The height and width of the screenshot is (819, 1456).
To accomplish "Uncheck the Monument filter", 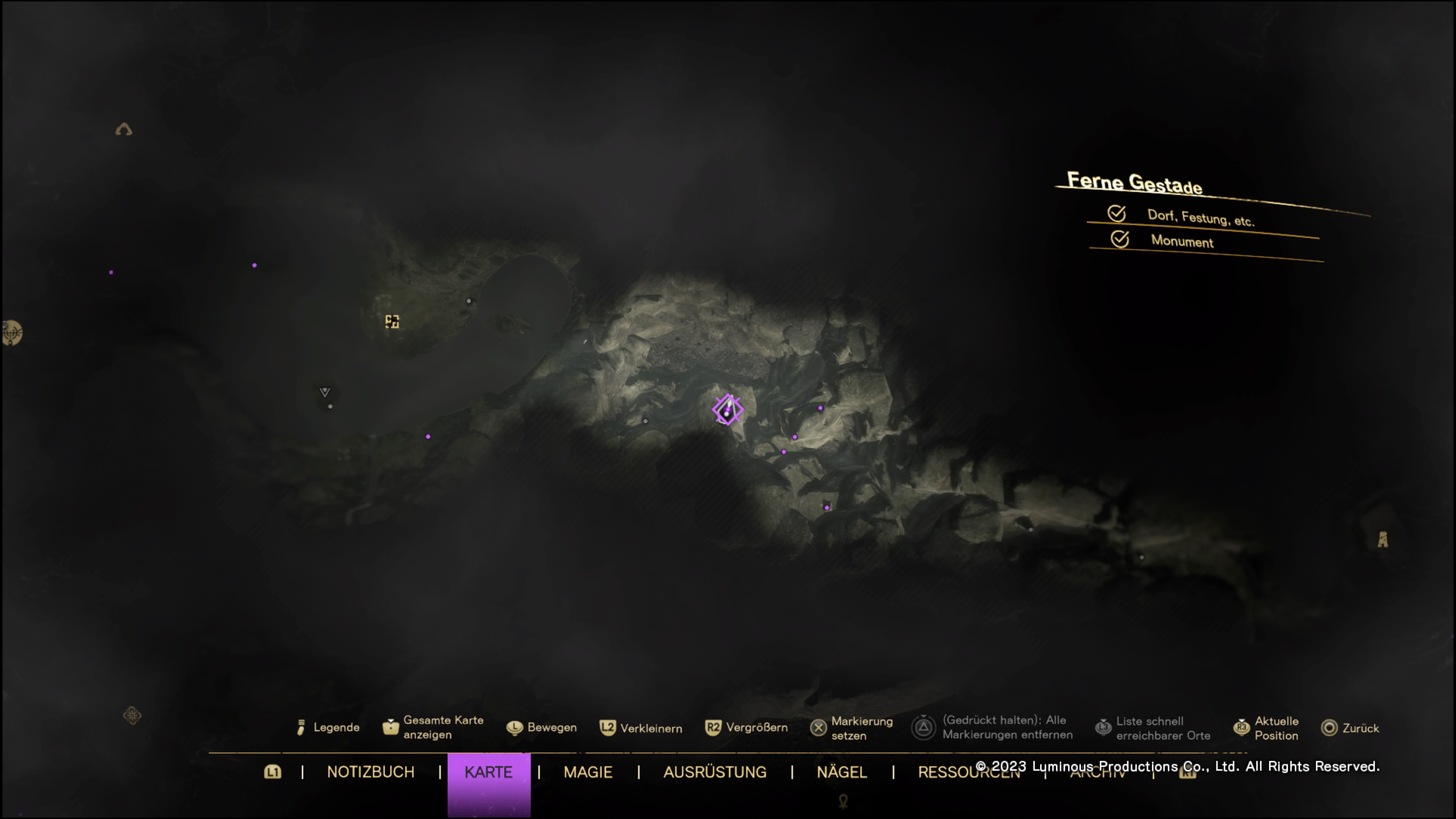I will (x=1120, y=239).
